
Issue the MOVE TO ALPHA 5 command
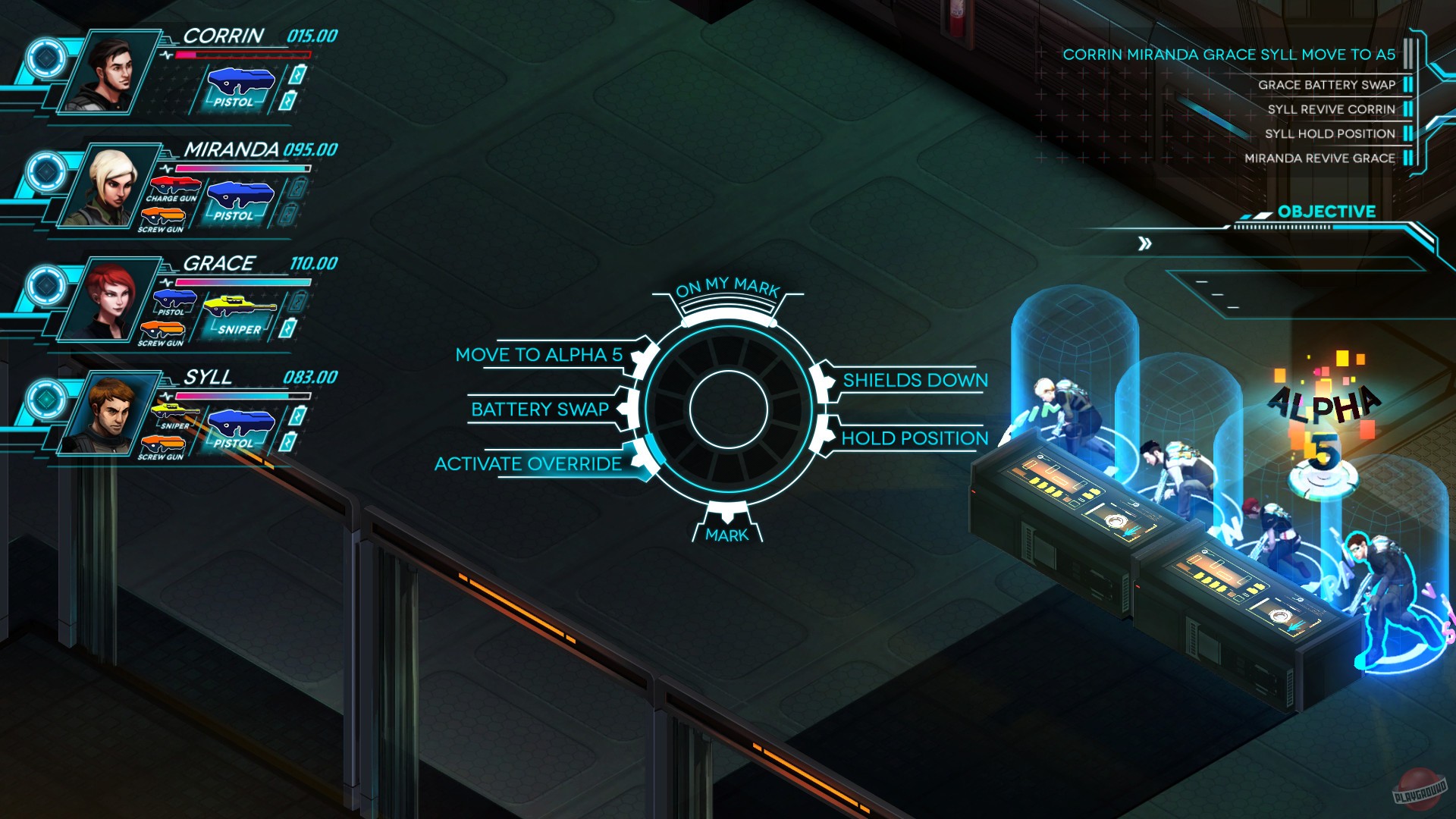(x=539, y=354)
